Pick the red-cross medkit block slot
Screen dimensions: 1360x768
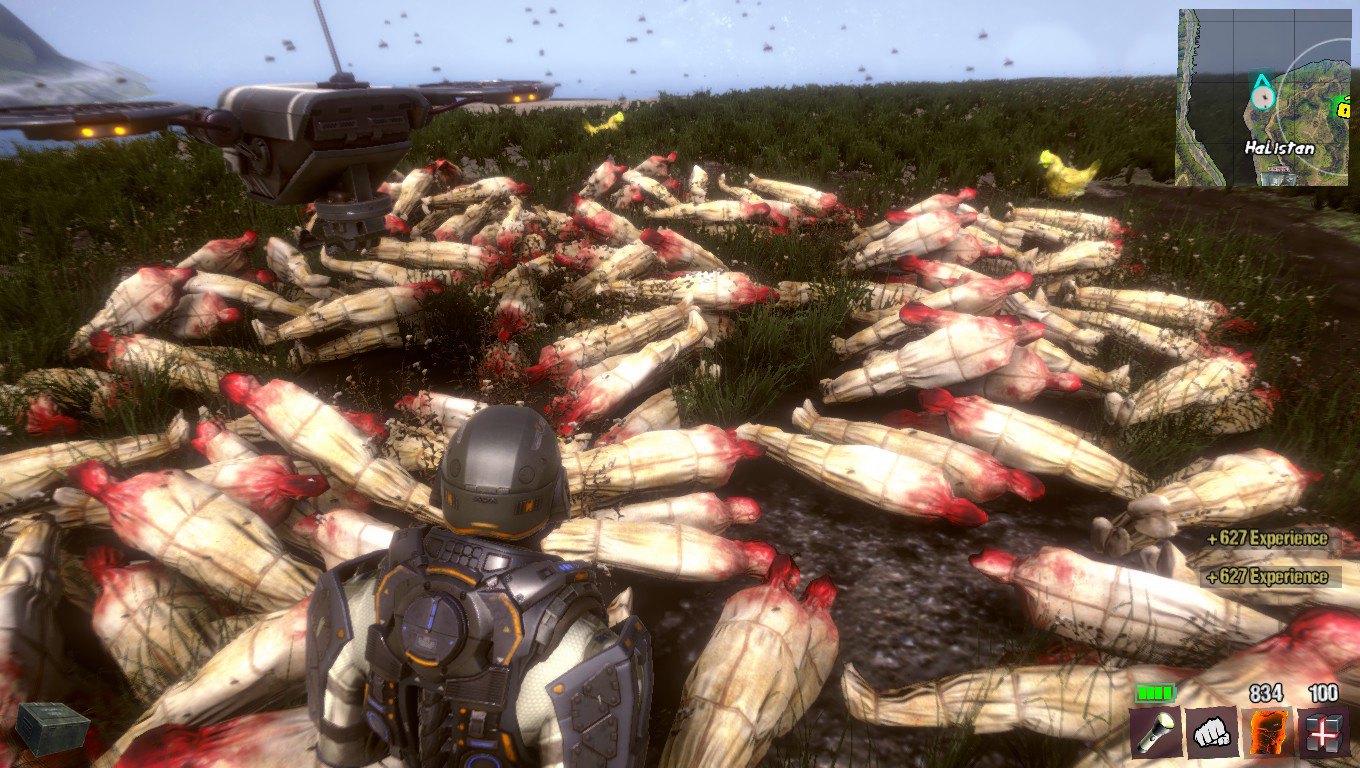coord(1323,732)
